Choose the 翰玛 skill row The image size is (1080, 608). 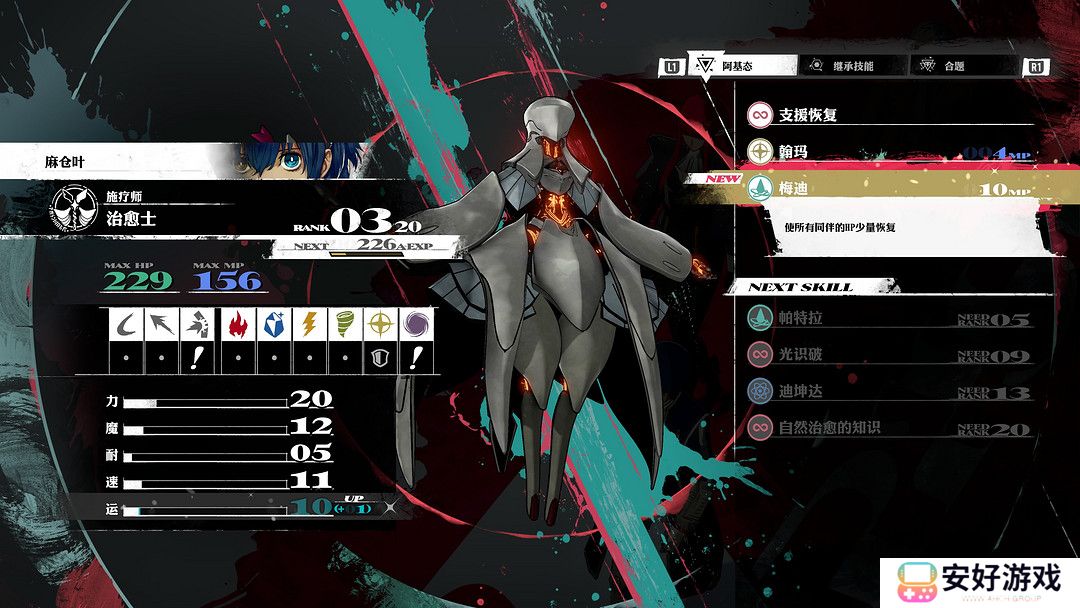pyautogui.click(x=890, y=152)
